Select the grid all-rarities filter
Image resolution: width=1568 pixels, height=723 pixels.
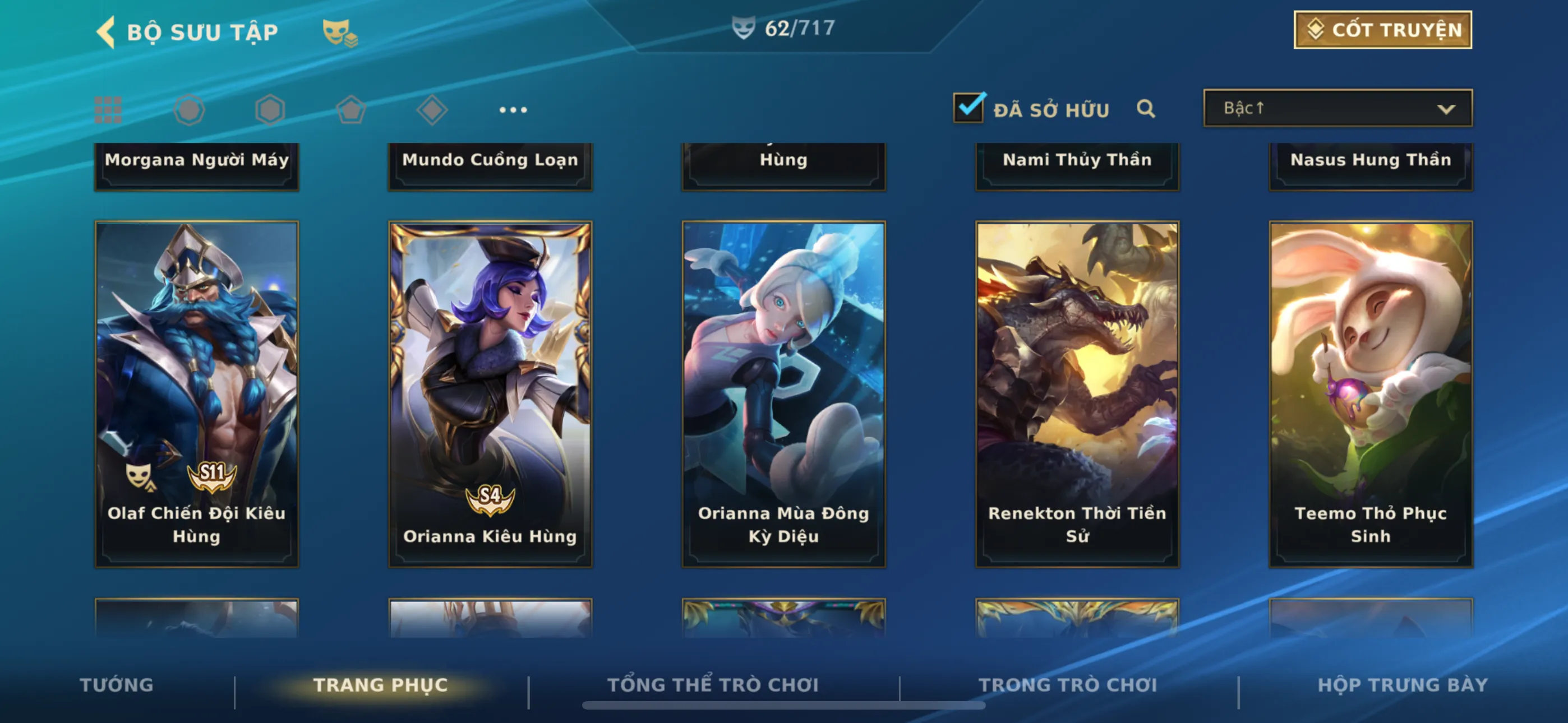(108, 109)
